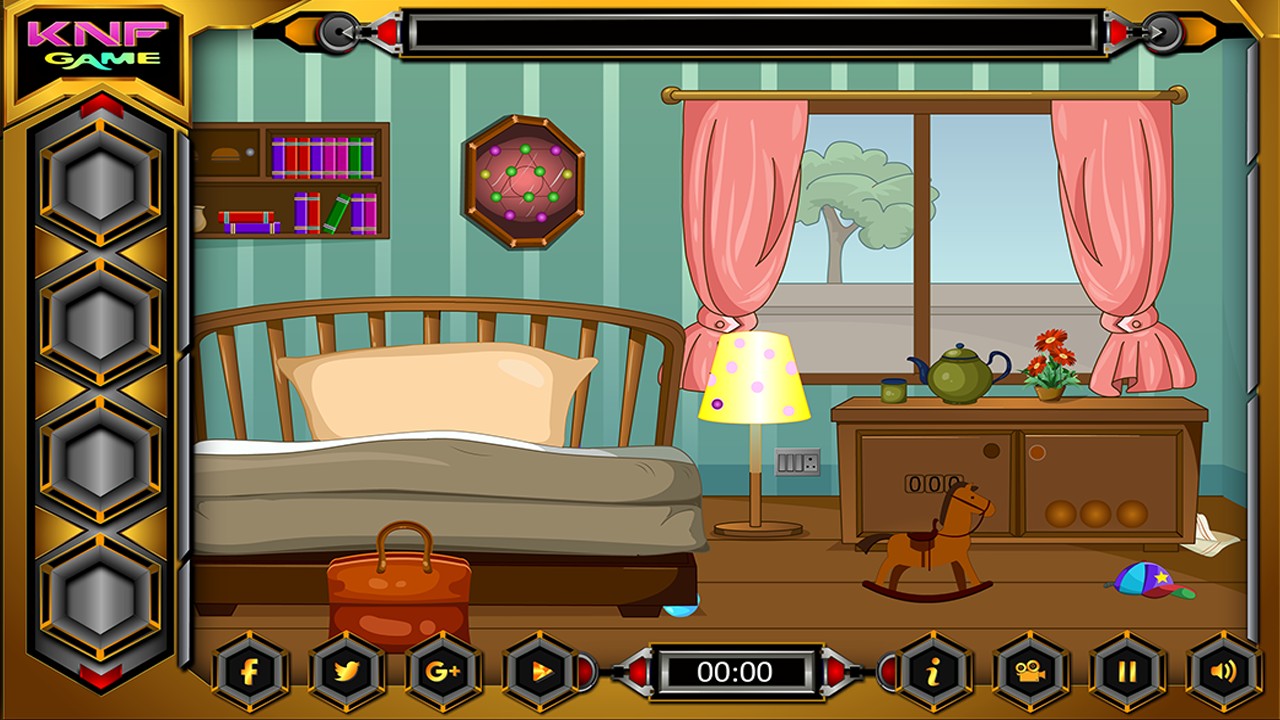Screen dimensions: 1280x720
Task: Open the video camera walkthrough button
Action: (1030, 671)
